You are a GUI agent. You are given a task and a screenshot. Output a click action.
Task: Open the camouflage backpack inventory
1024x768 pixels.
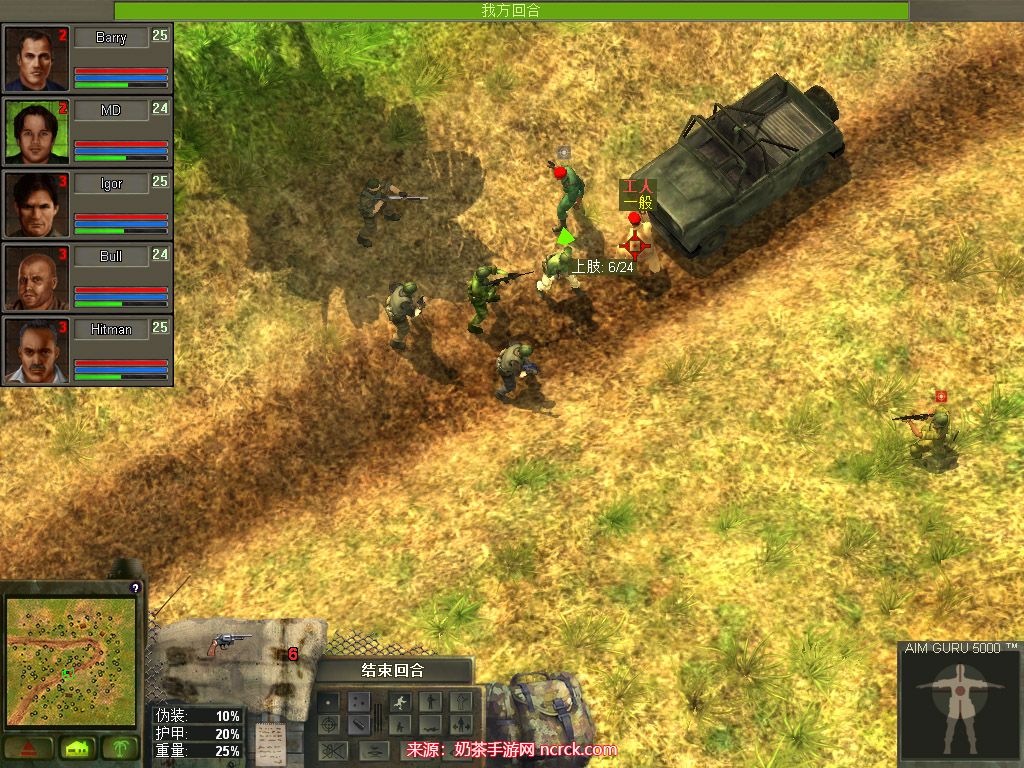(x=536, y=705)
